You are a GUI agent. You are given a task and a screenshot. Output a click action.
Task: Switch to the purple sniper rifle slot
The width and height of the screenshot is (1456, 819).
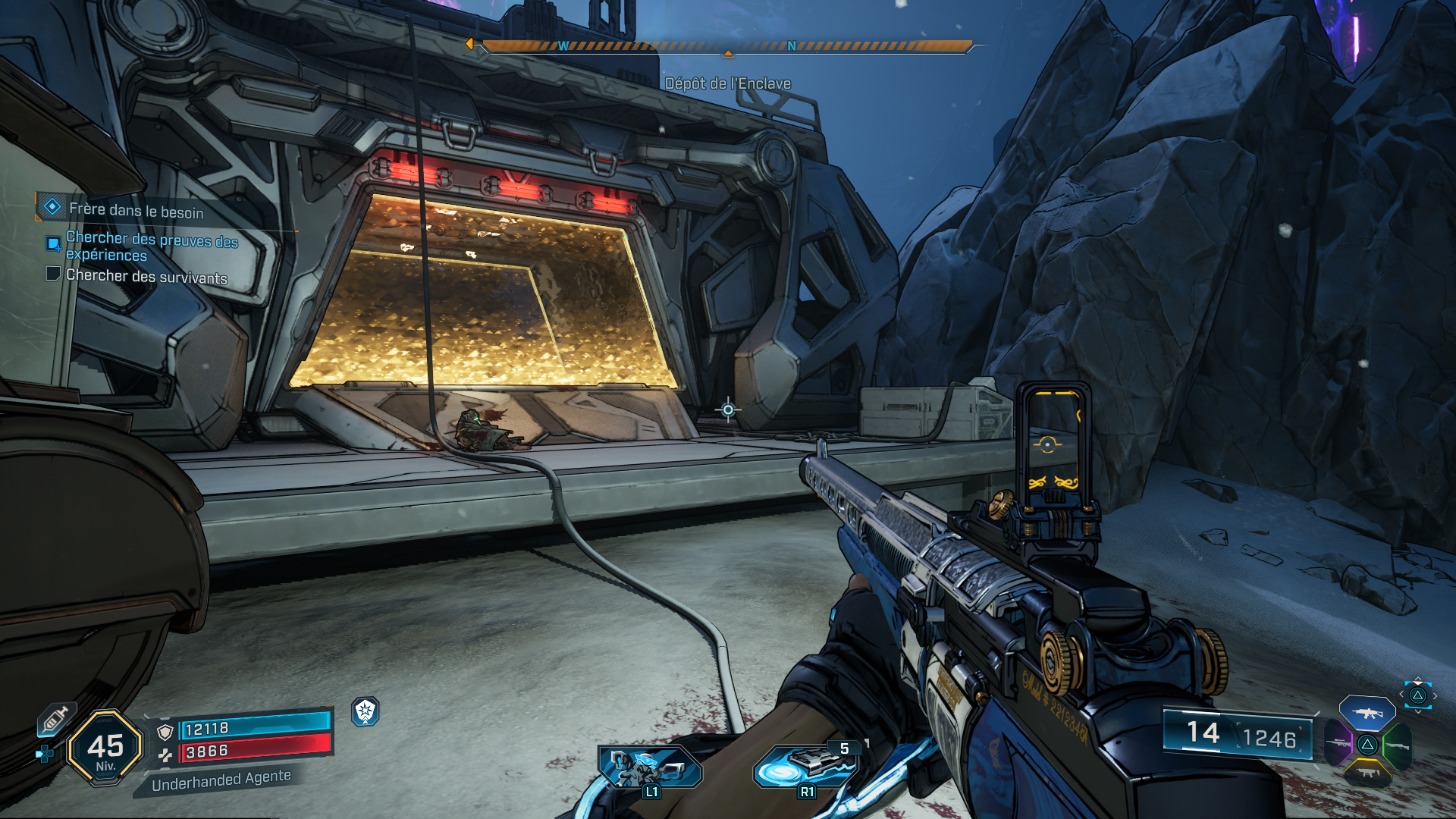(1338, 743)
